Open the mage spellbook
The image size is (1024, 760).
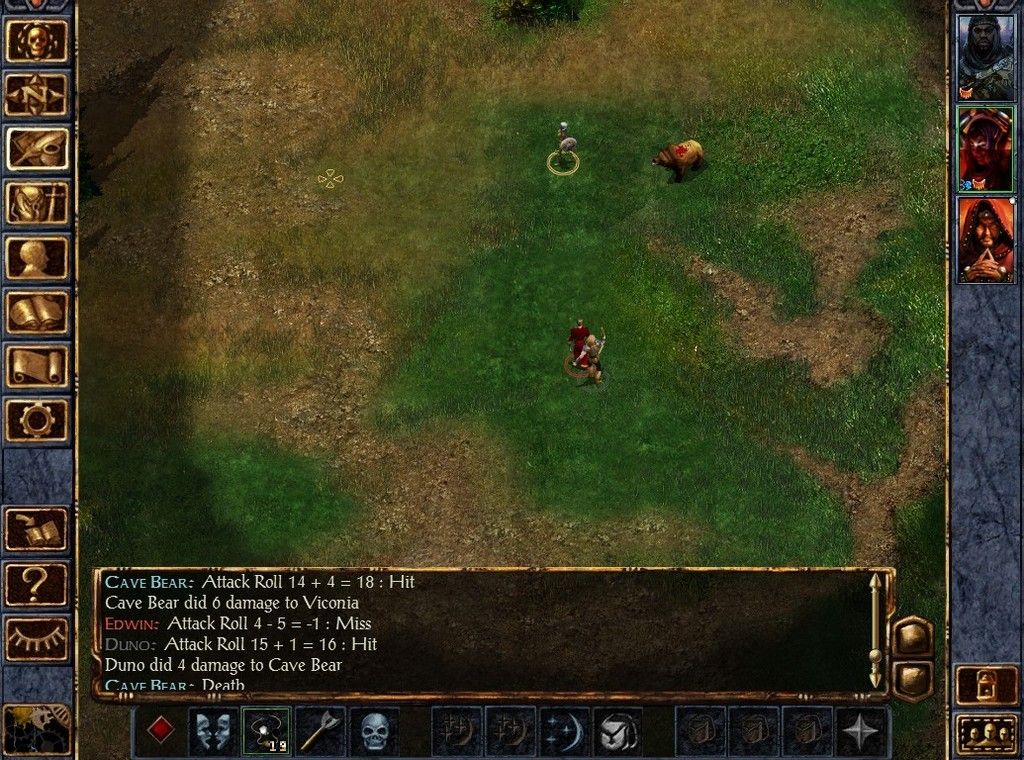[x=38, y=311]
